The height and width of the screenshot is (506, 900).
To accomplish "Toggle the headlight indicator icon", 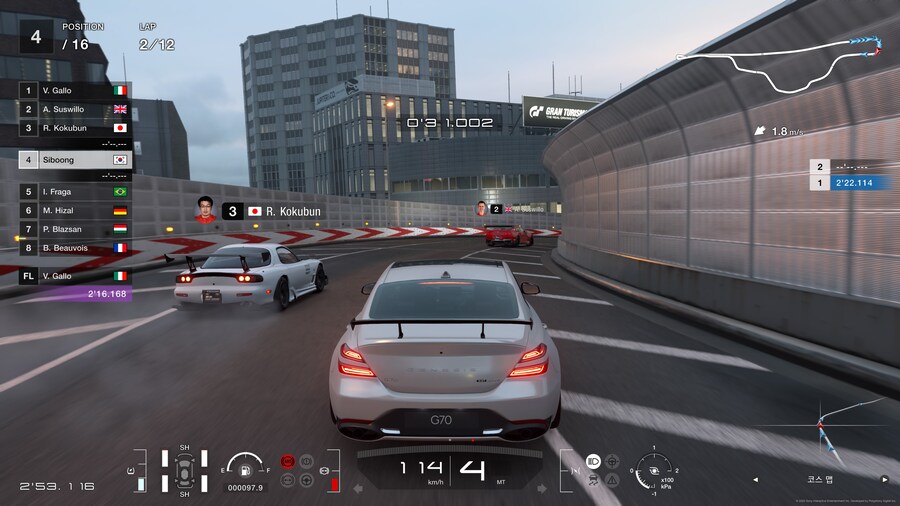I will (592, 461).
